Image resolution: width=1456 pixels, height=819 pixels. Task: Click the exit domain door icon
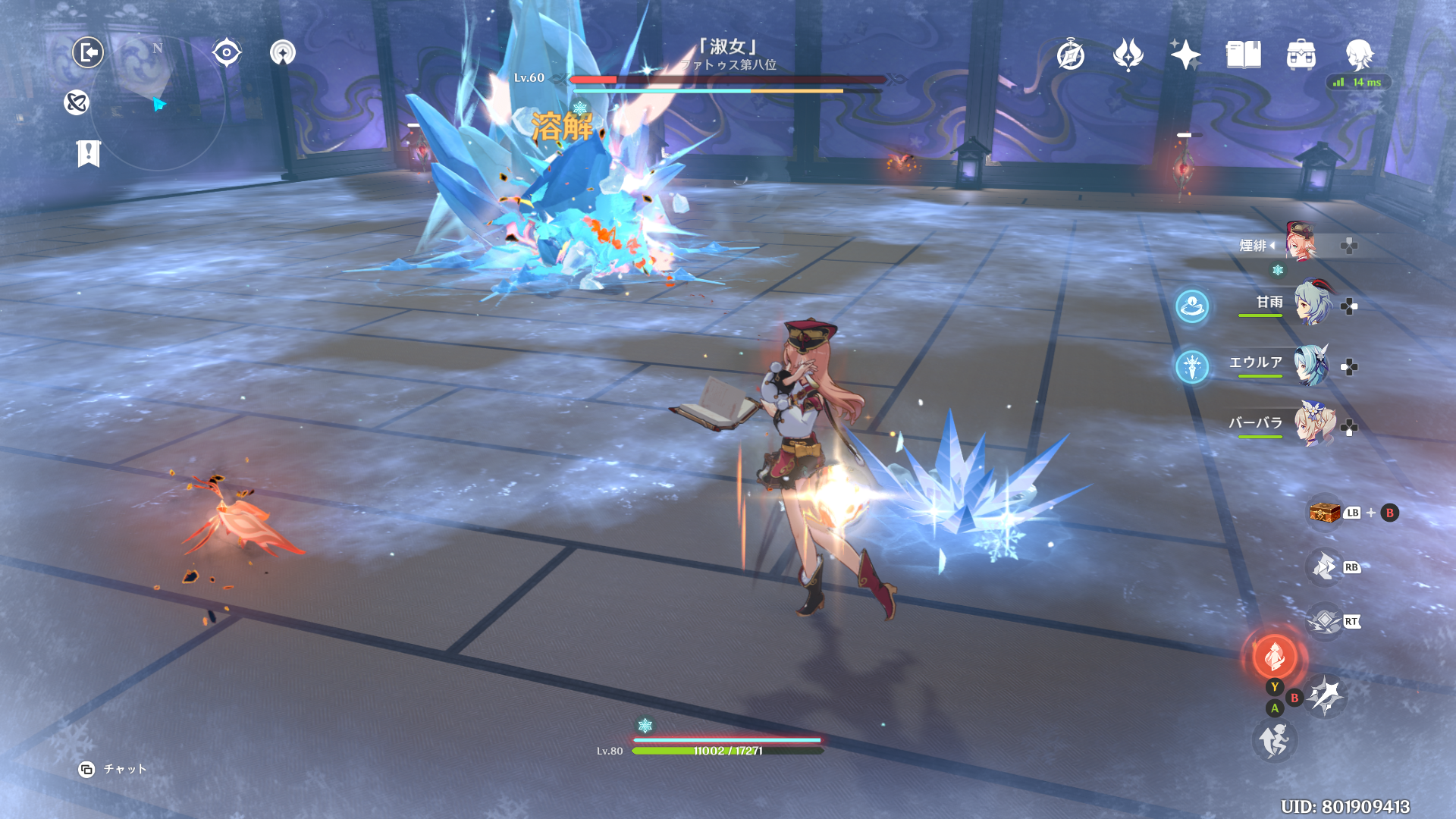[88, 52]
